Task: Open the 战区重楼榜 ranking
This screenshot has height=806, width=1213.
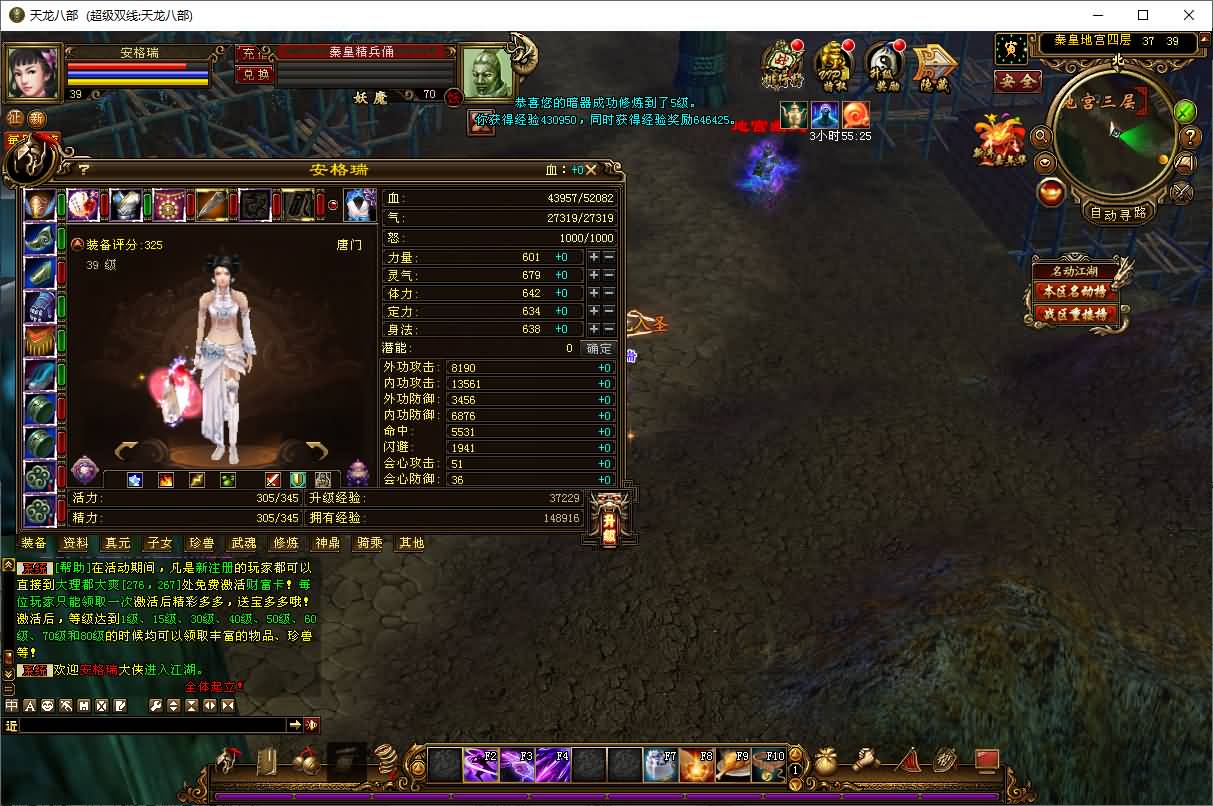Action: 1076,314
